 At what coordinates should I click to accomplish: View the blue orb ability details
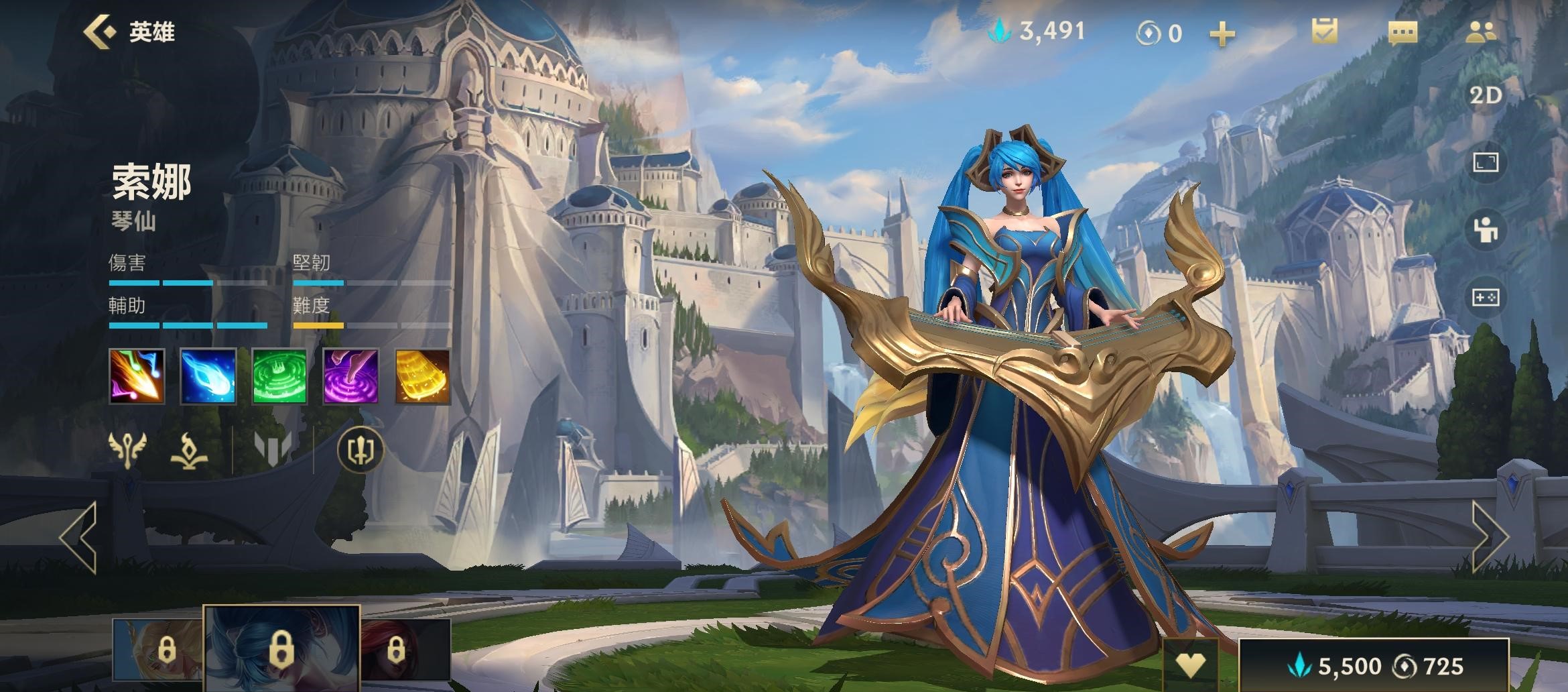(208, 376)
